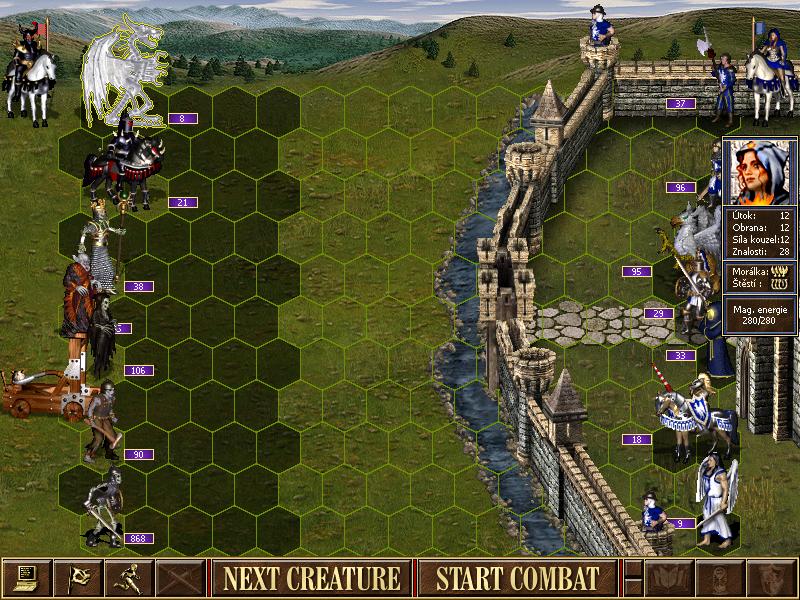
Task: Open the spellbook icon in the bottom bar
Action: (668, 578)
